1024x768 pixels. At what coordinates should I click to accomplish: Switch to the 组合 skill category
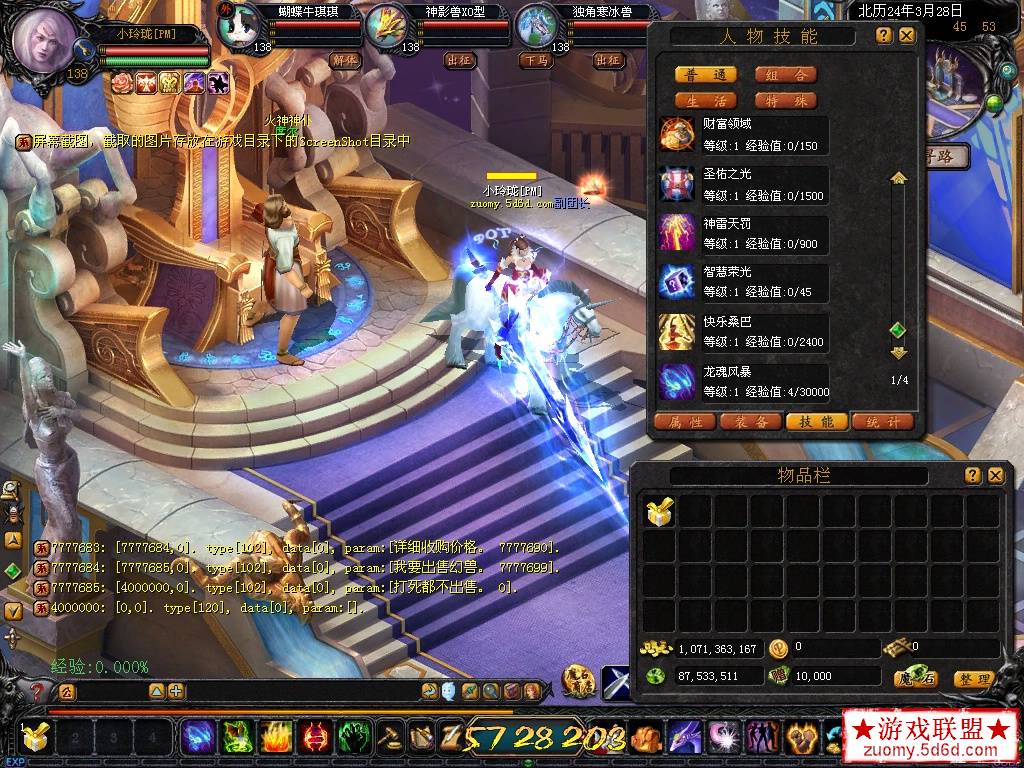click(x=785, y=75)
